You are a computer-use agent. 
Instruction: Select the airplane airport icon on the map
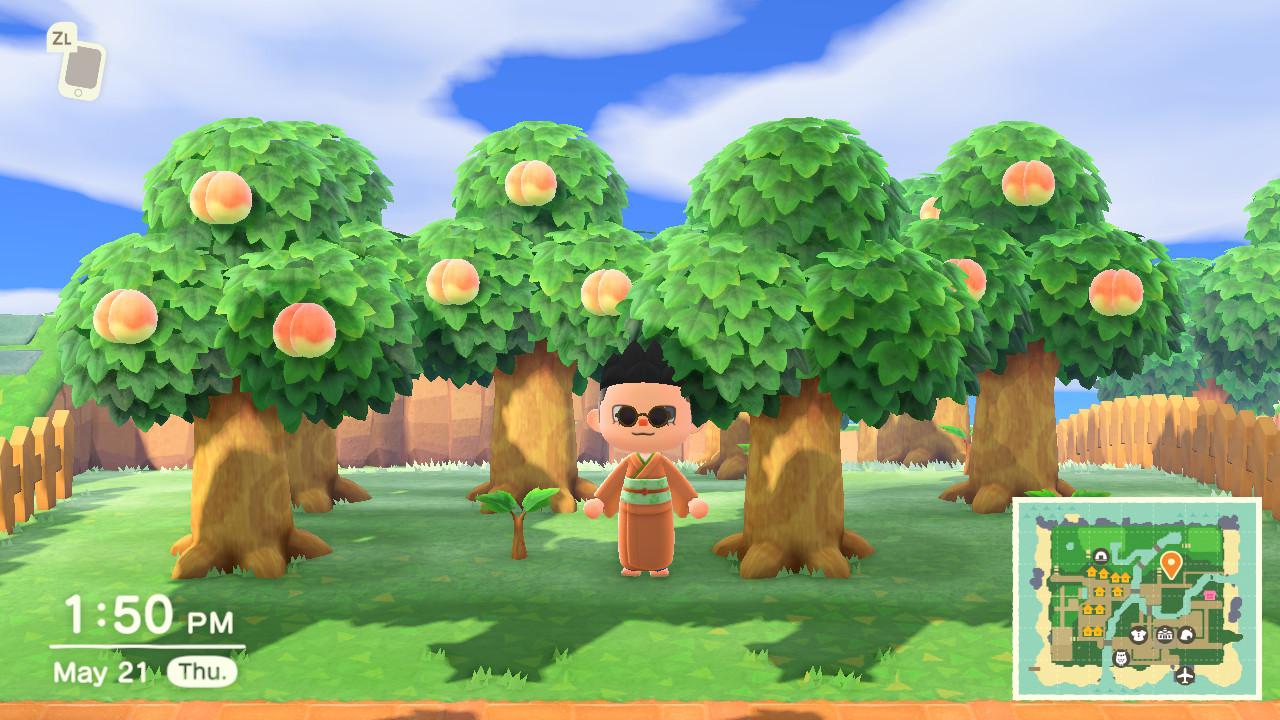point(1184,674)
